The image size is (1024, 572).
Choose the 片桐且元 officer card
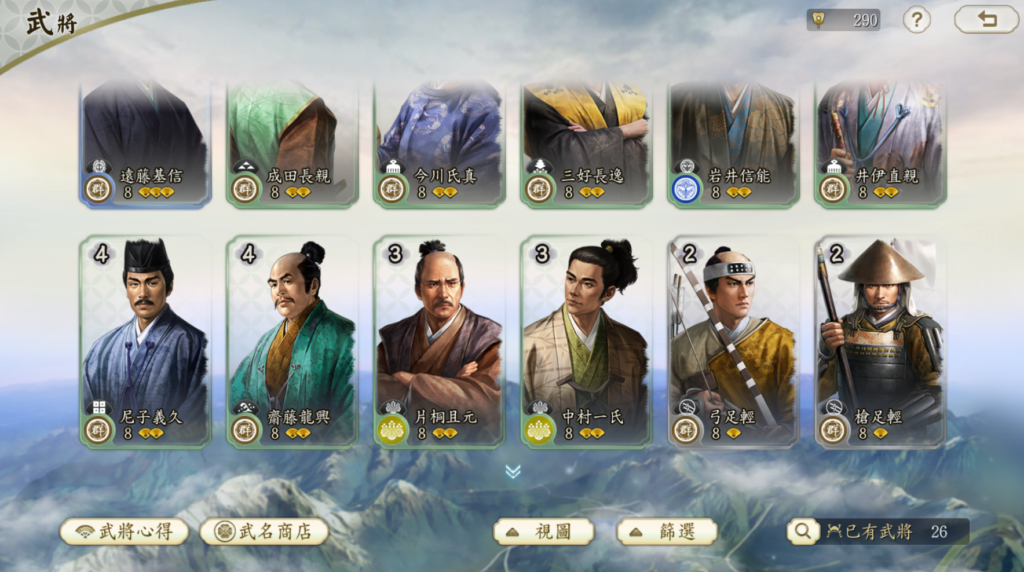[x=439, y=340]
